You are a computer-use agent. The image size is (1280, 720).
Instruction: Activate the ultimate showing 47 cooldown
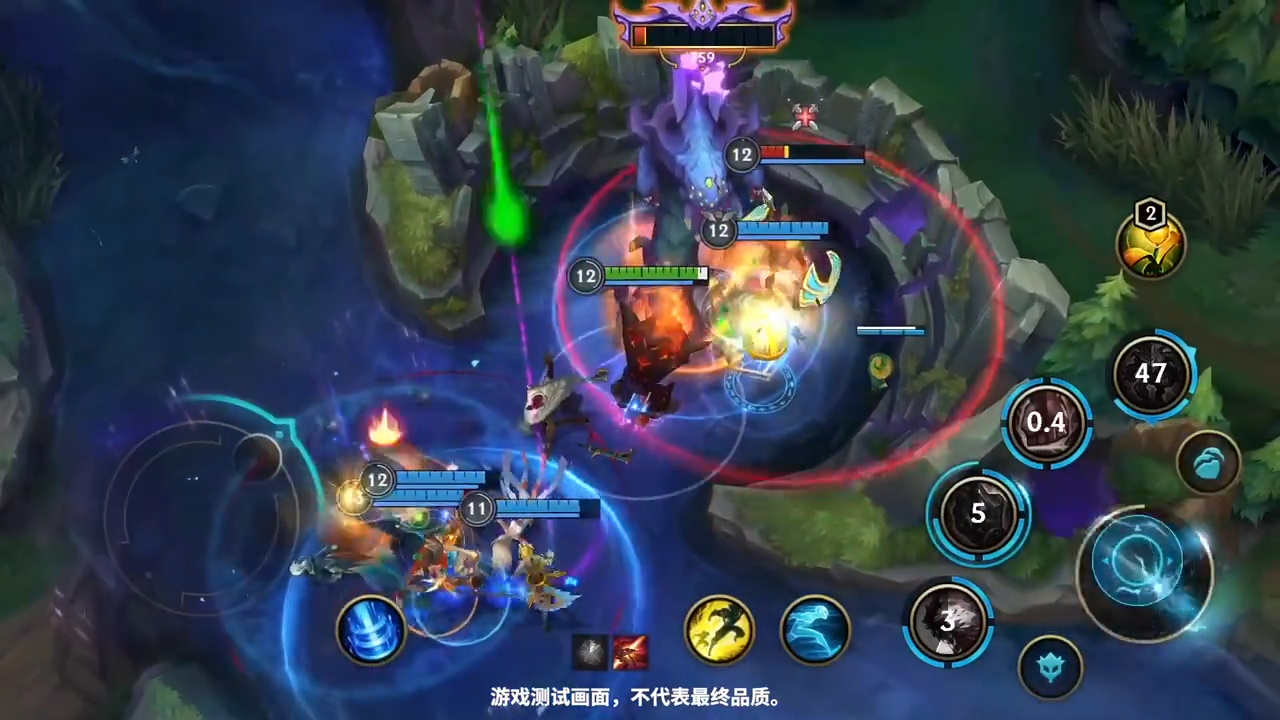point(1151,374)
